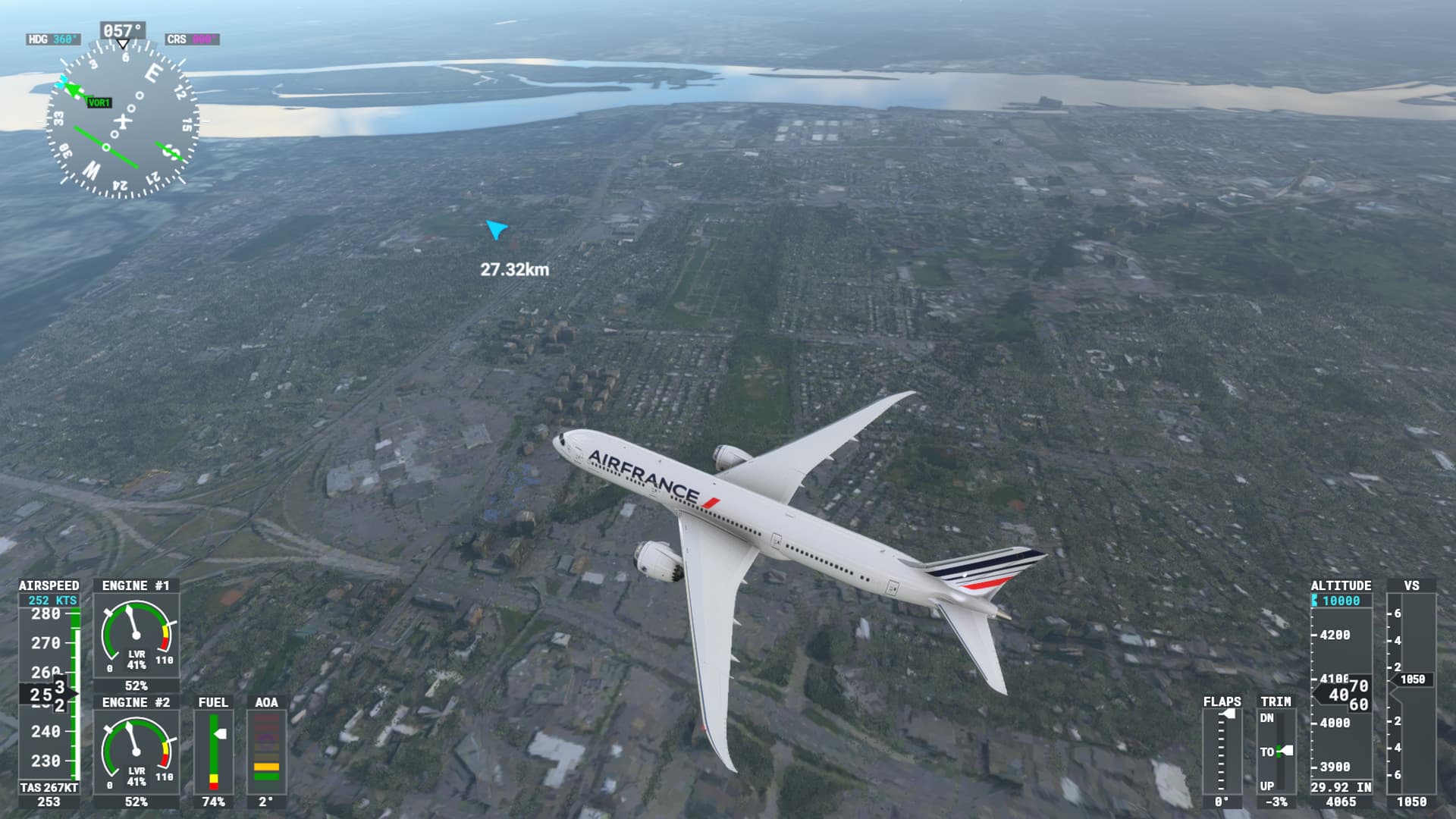This screenshot has width=1456, height=819.
Task: Select the blue waypoint arrow marker
Action: pyautogui.click(x=497, y=229)
